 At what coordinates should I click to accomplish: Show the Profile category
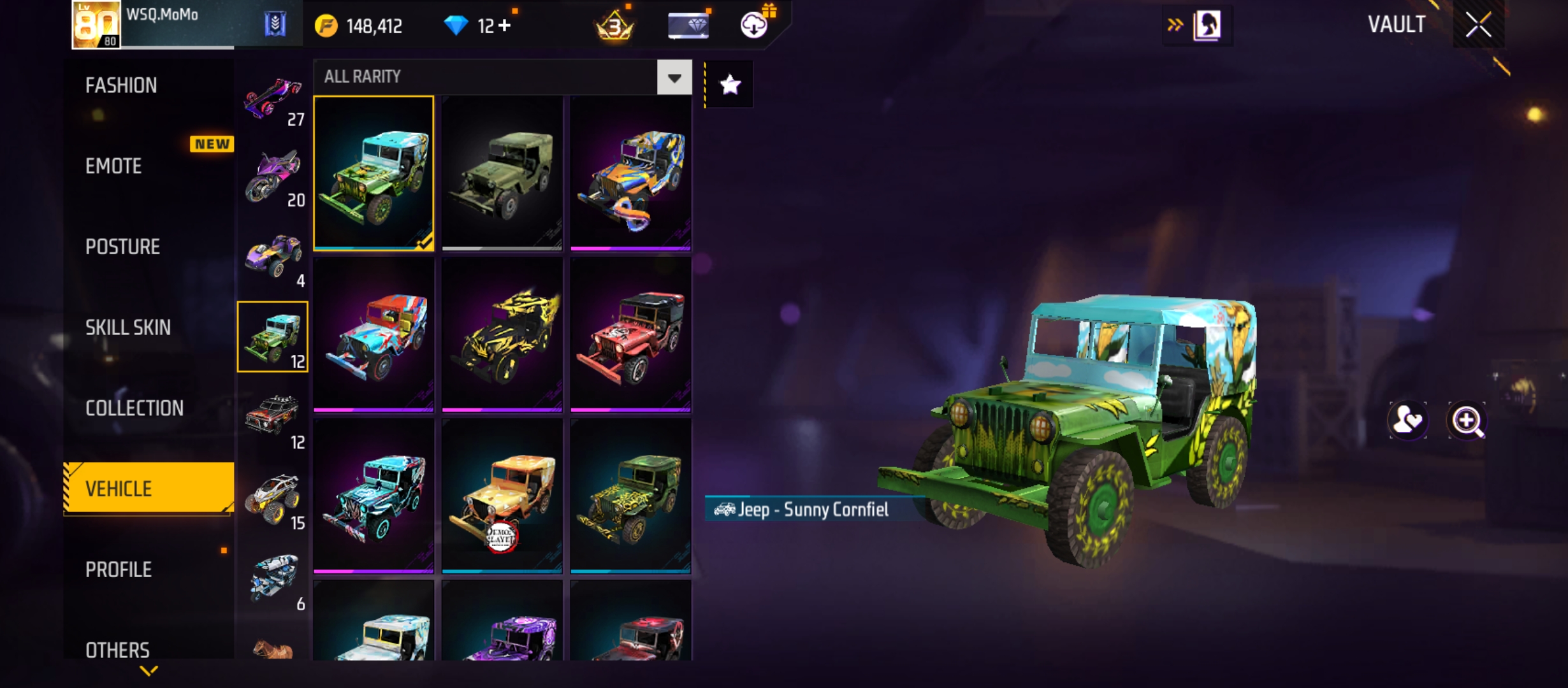[119, 570]
